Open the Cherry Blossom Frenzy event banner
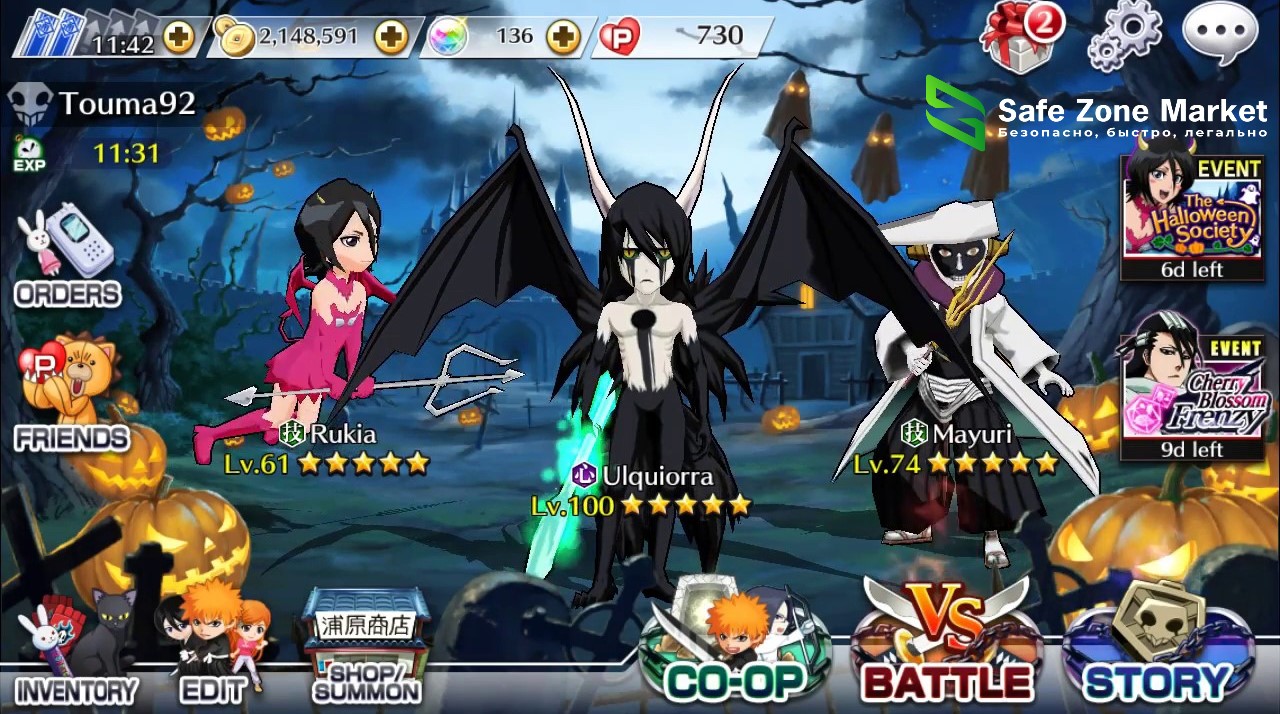The height and width of the screenshot is (714, 1280). pyautogui.click(x=1191, y=398)
